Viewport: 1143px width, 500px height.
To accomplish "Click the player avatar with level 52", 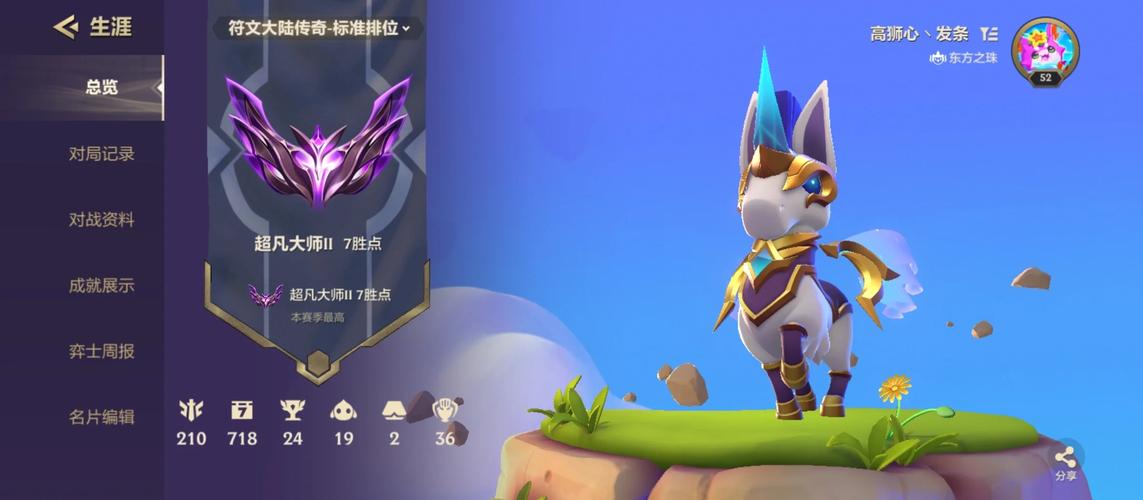I will 1045,52.
